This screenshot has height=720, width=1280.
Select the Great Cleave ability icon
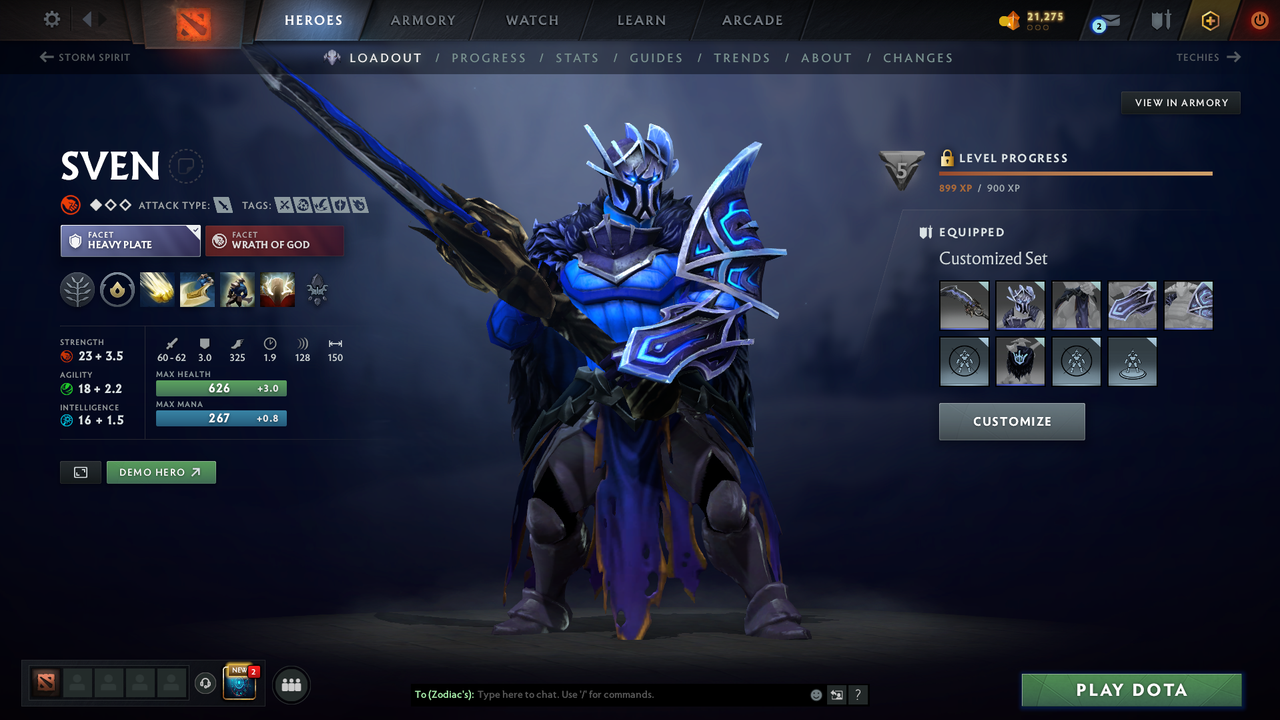[x=196, y=290]
